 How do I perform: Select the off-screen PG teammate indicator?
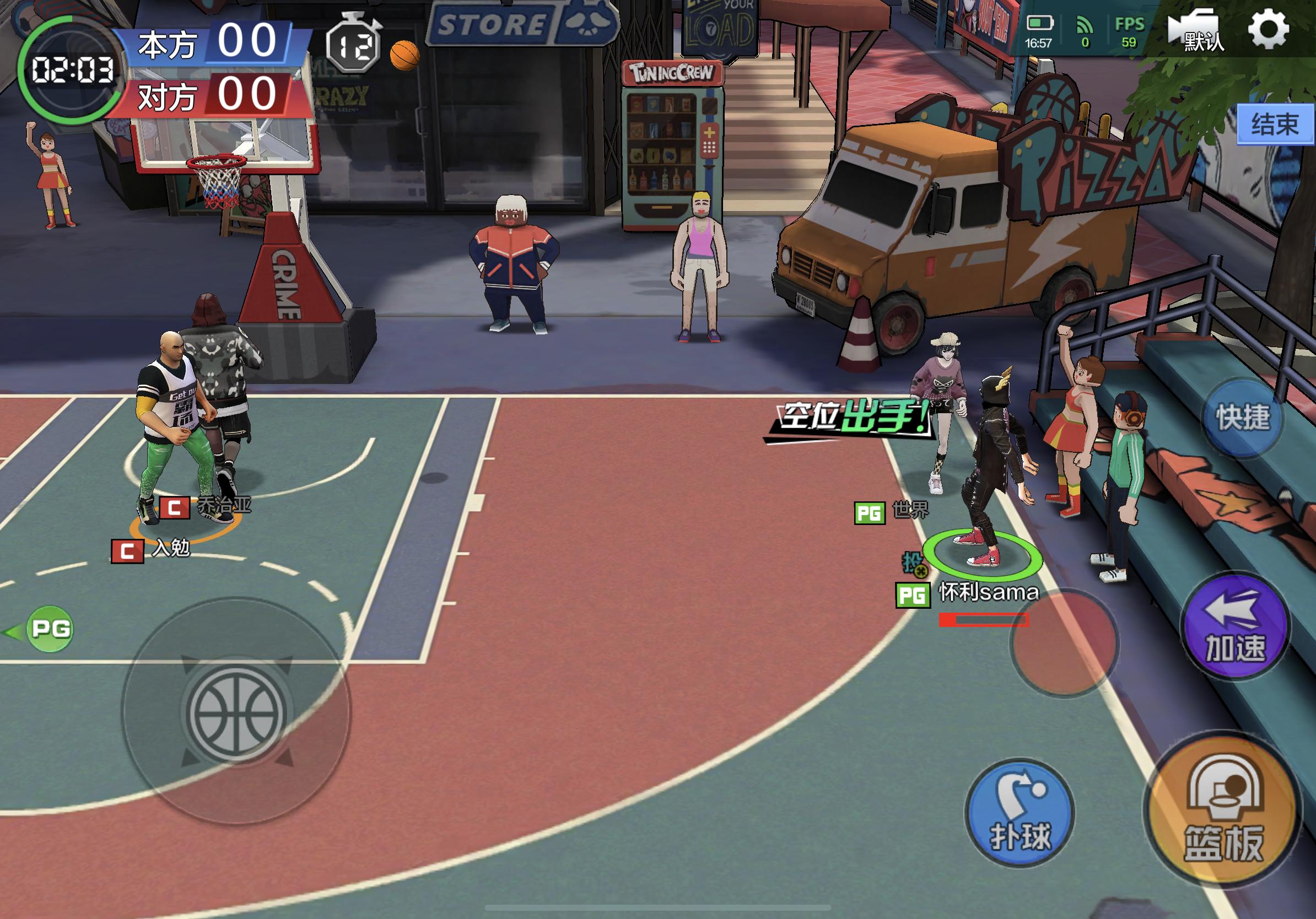pos(50,629)
